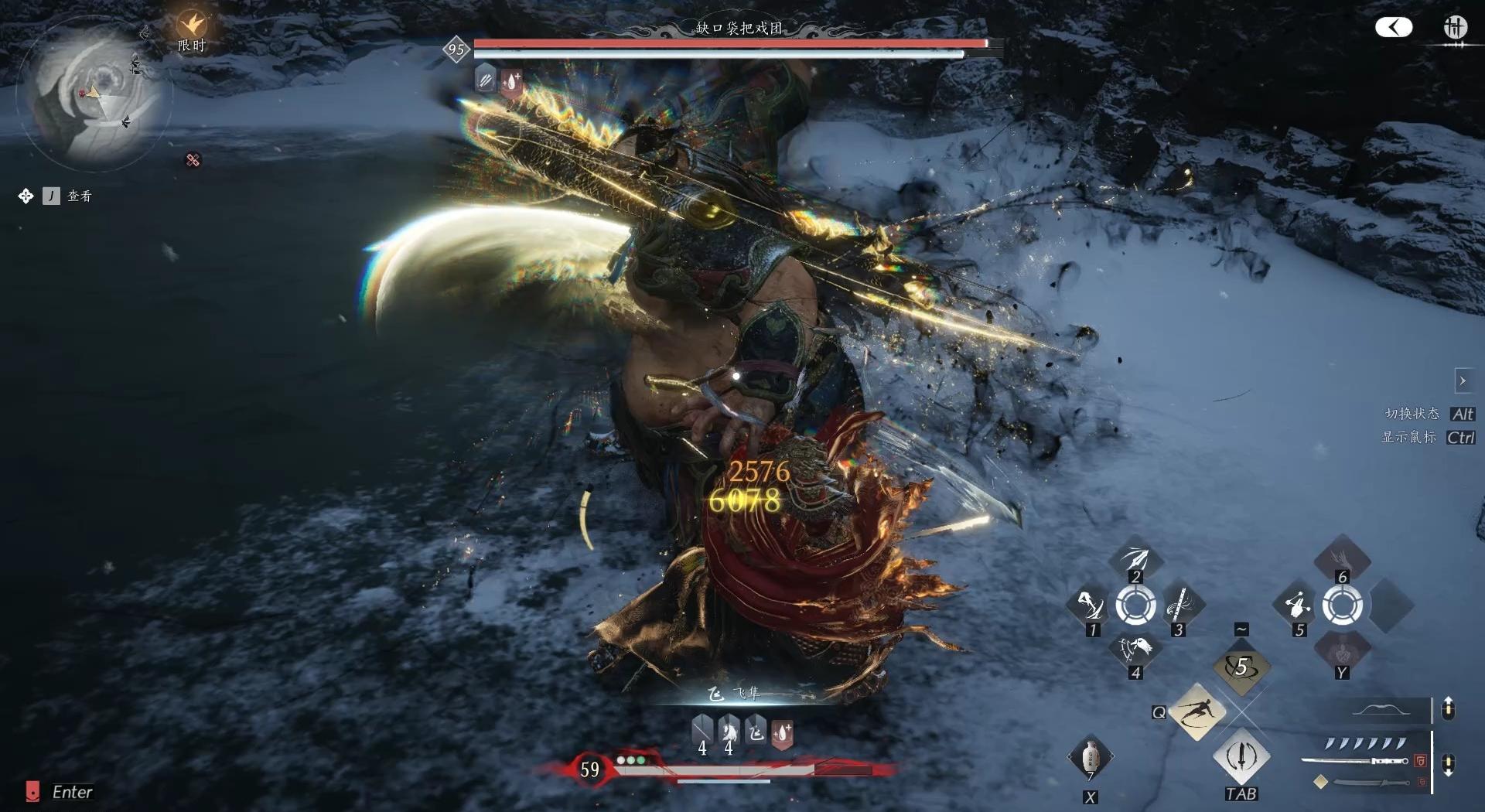Use the wine jar consumable
Image resolution: width=1485 pixels, height=812 pixels.
pos(1090,758)
